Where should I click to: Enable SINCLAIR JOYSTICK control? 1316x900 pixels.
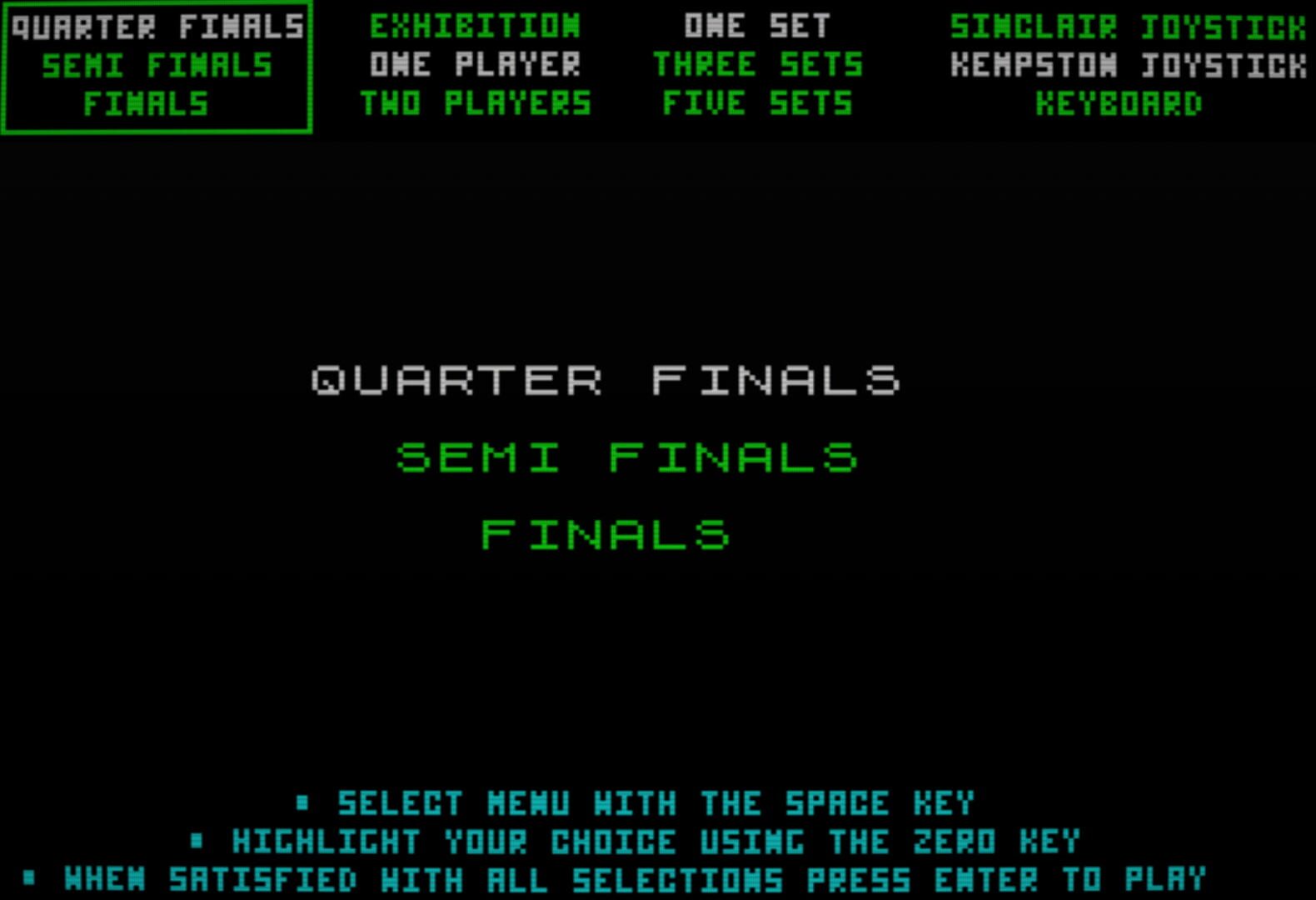[x=1126, y=25]
